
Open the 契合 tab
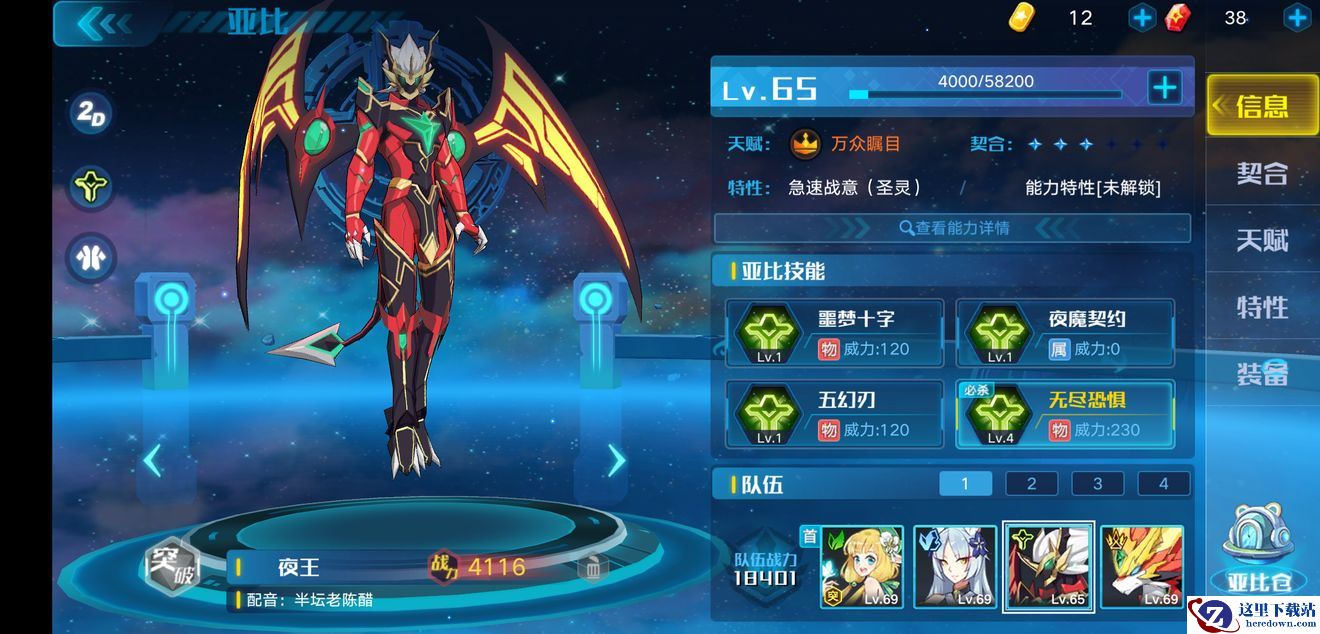point(1261,173)
